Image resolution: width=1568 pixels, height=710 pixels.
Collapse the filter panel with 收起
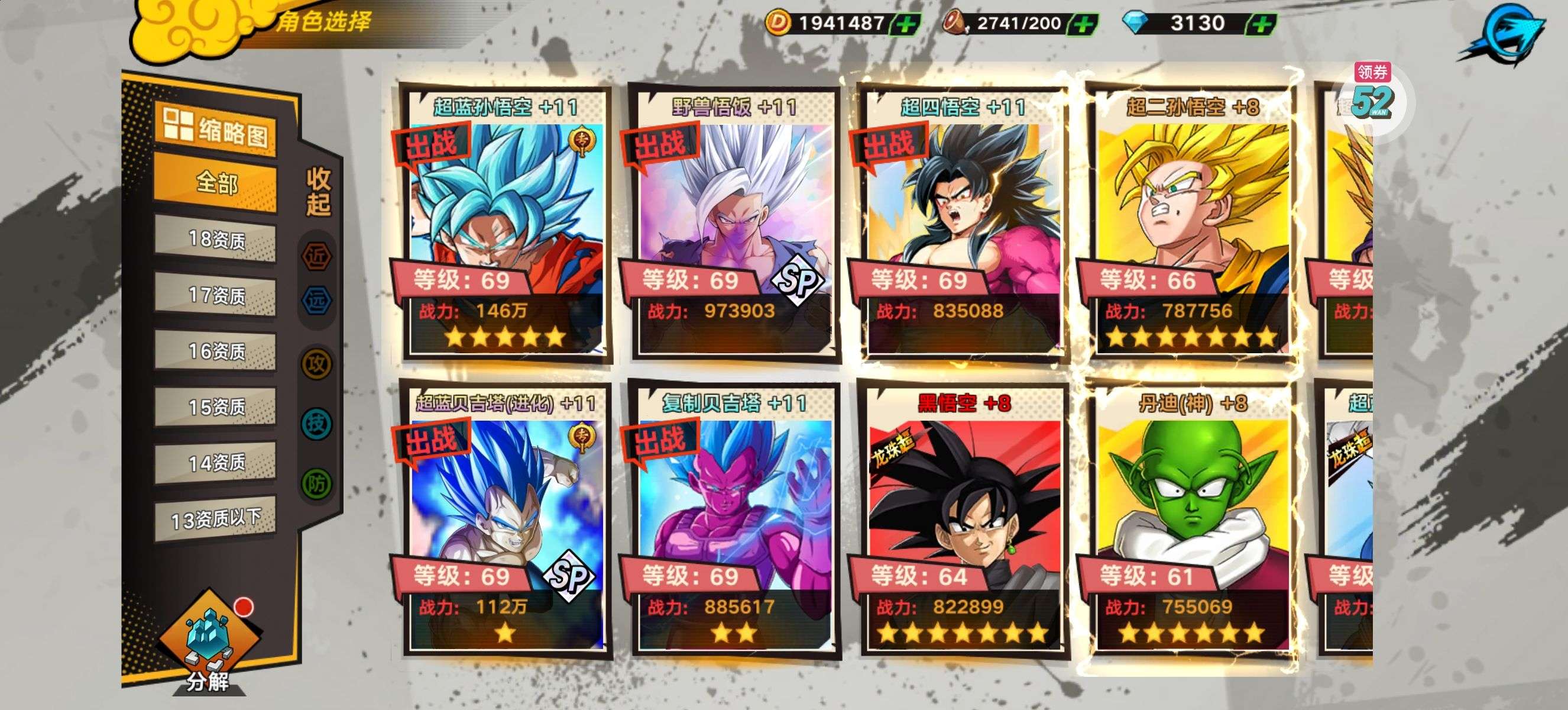tap(318, 192)
